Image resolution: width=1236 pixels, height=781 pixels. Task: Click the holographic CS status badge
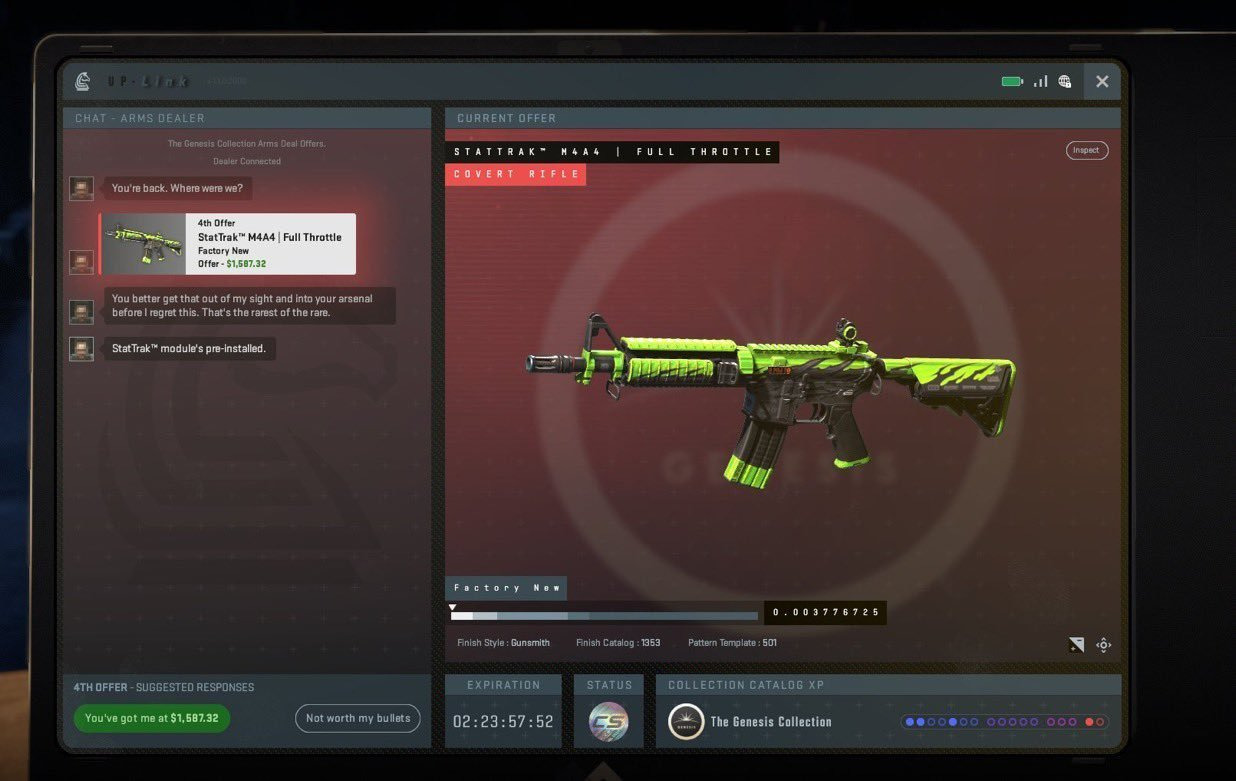point(608,722)
